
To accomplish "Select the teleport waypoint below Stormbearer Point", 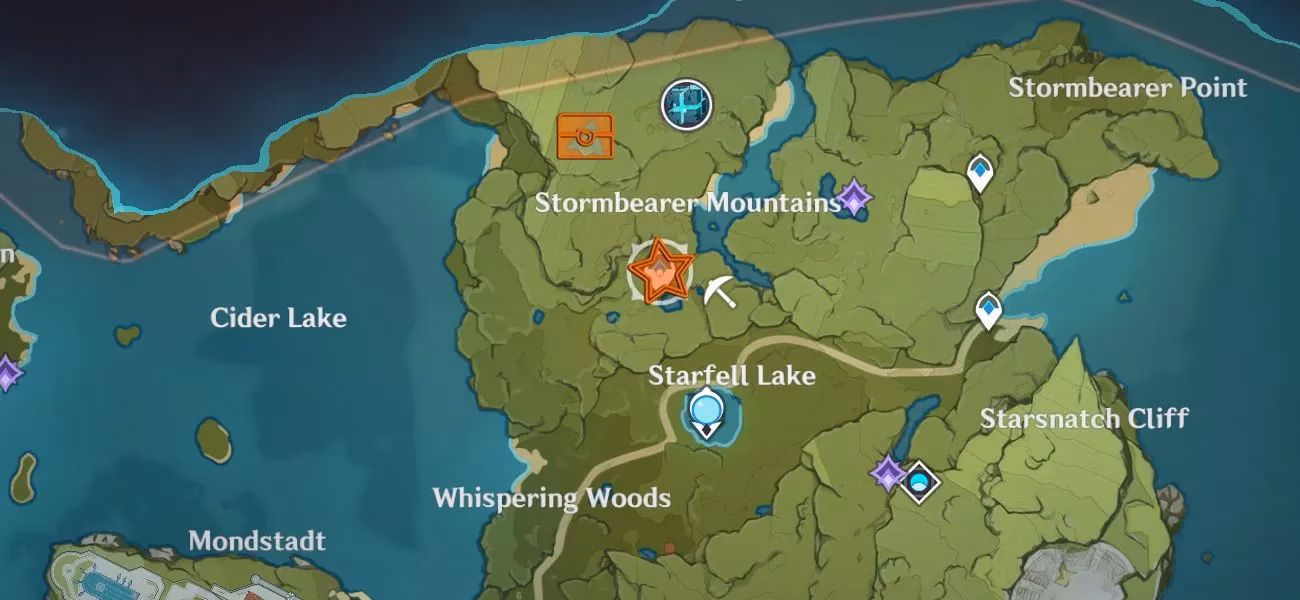I will 981,173.
